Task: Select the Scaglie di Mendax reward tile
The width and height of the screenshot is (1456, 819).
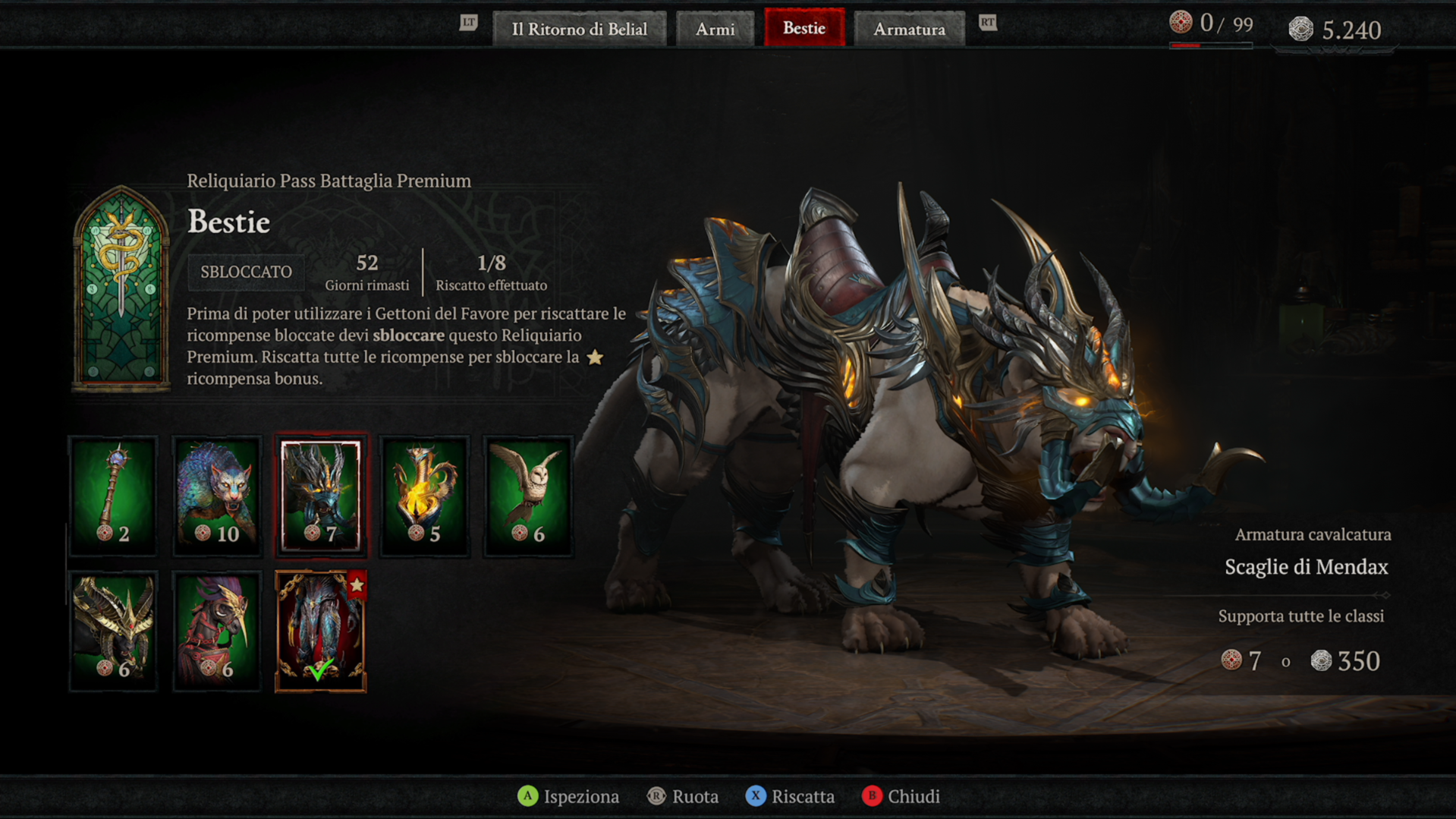Action: 321,496
